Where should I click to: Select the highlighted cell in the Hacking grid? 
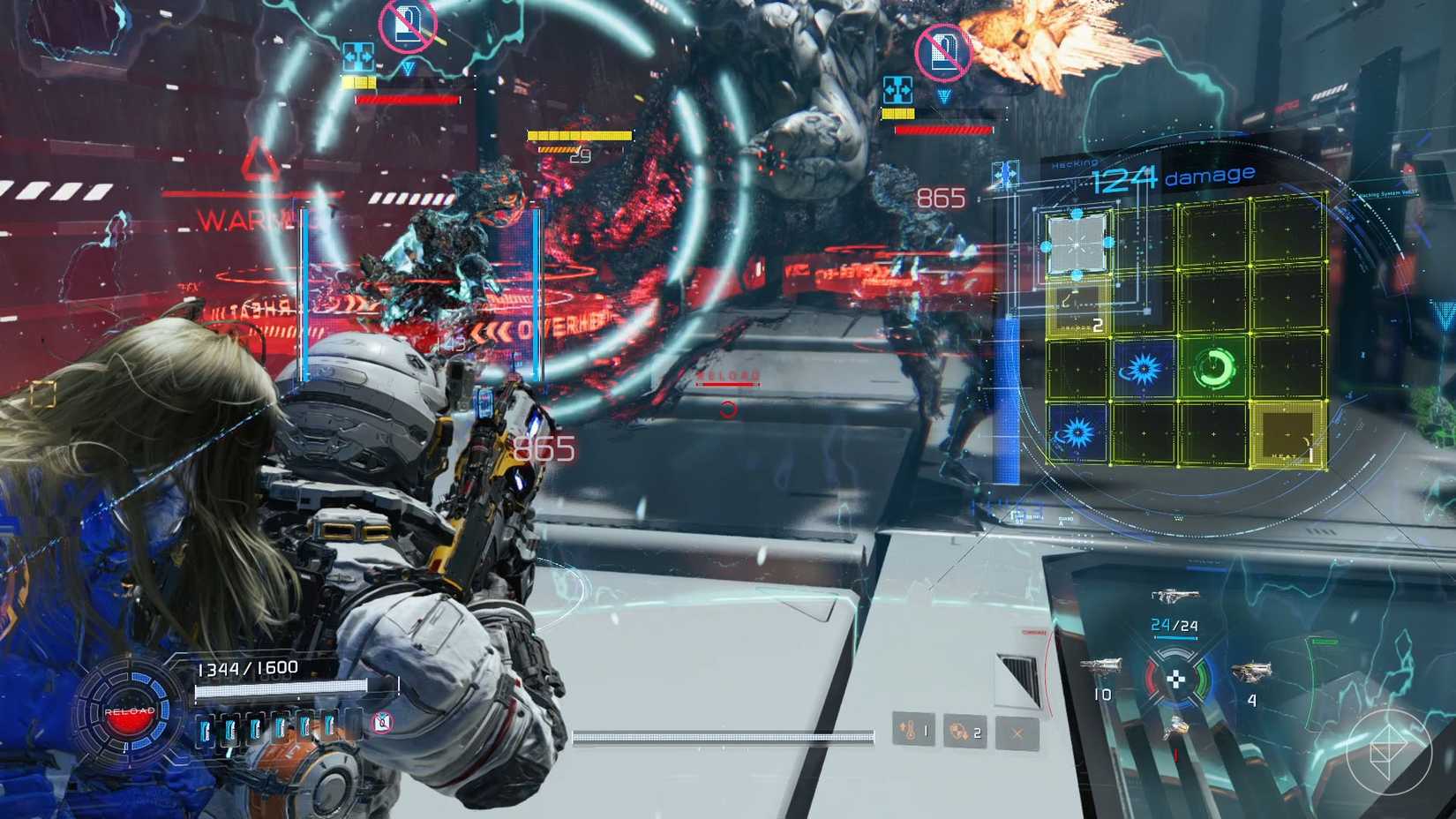(x=1077, y=244)
